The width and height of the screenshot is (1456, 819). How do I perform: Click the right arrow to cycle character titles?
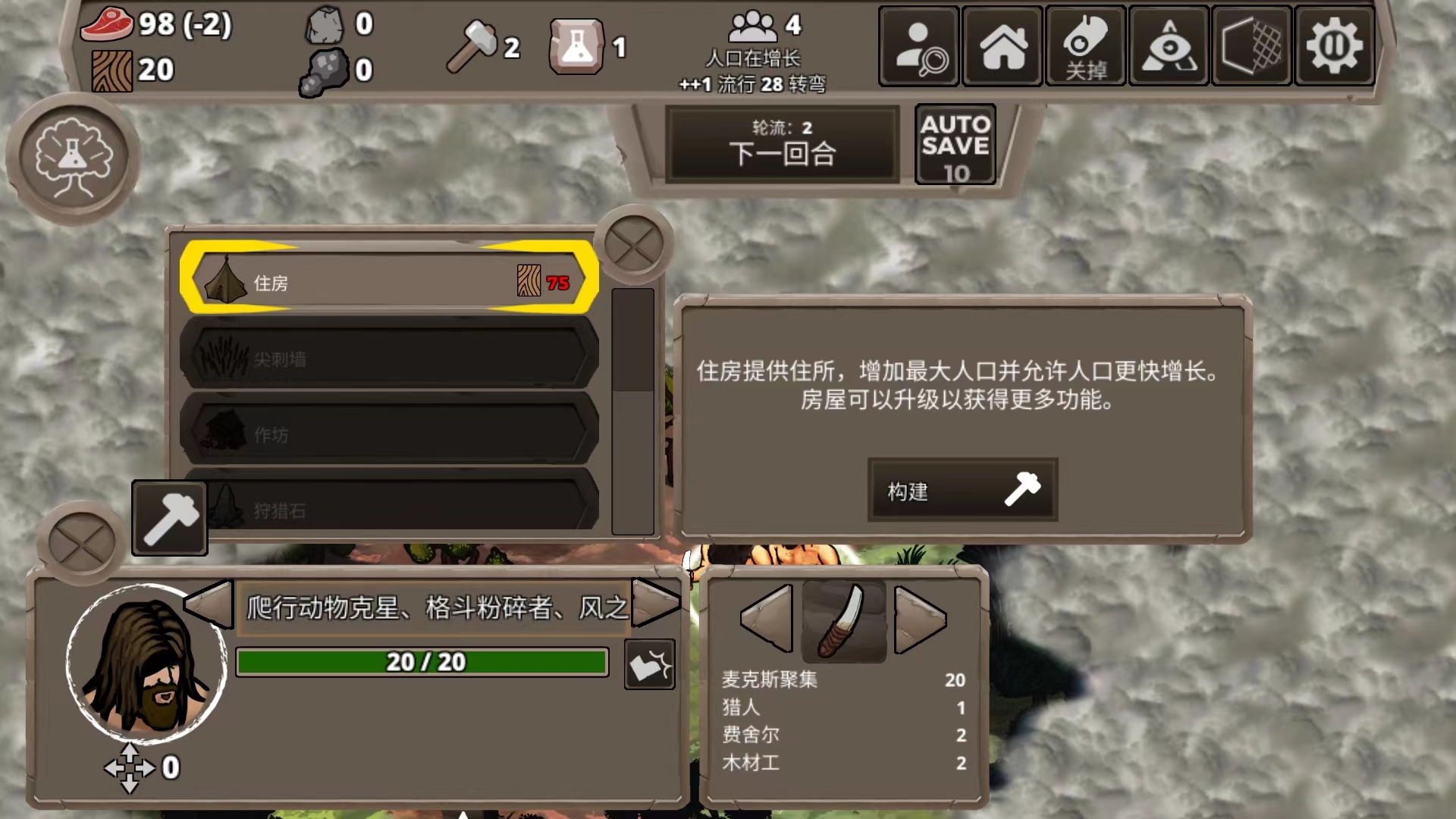pyautogui.click(x=656, y=605)
